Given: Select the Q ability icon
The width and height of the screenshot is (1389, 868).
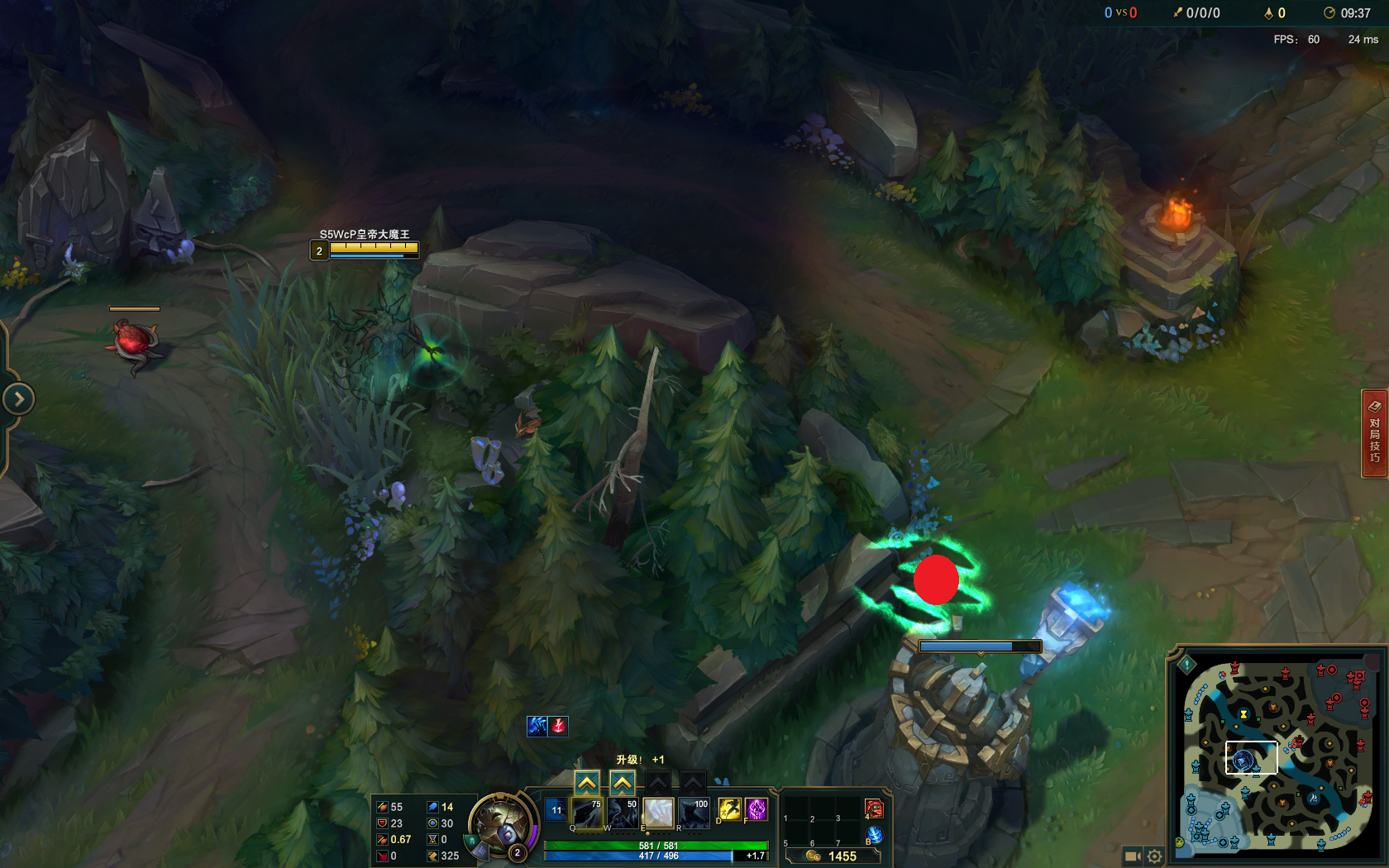Looking at the screenshot, I should tap(587, 813).
